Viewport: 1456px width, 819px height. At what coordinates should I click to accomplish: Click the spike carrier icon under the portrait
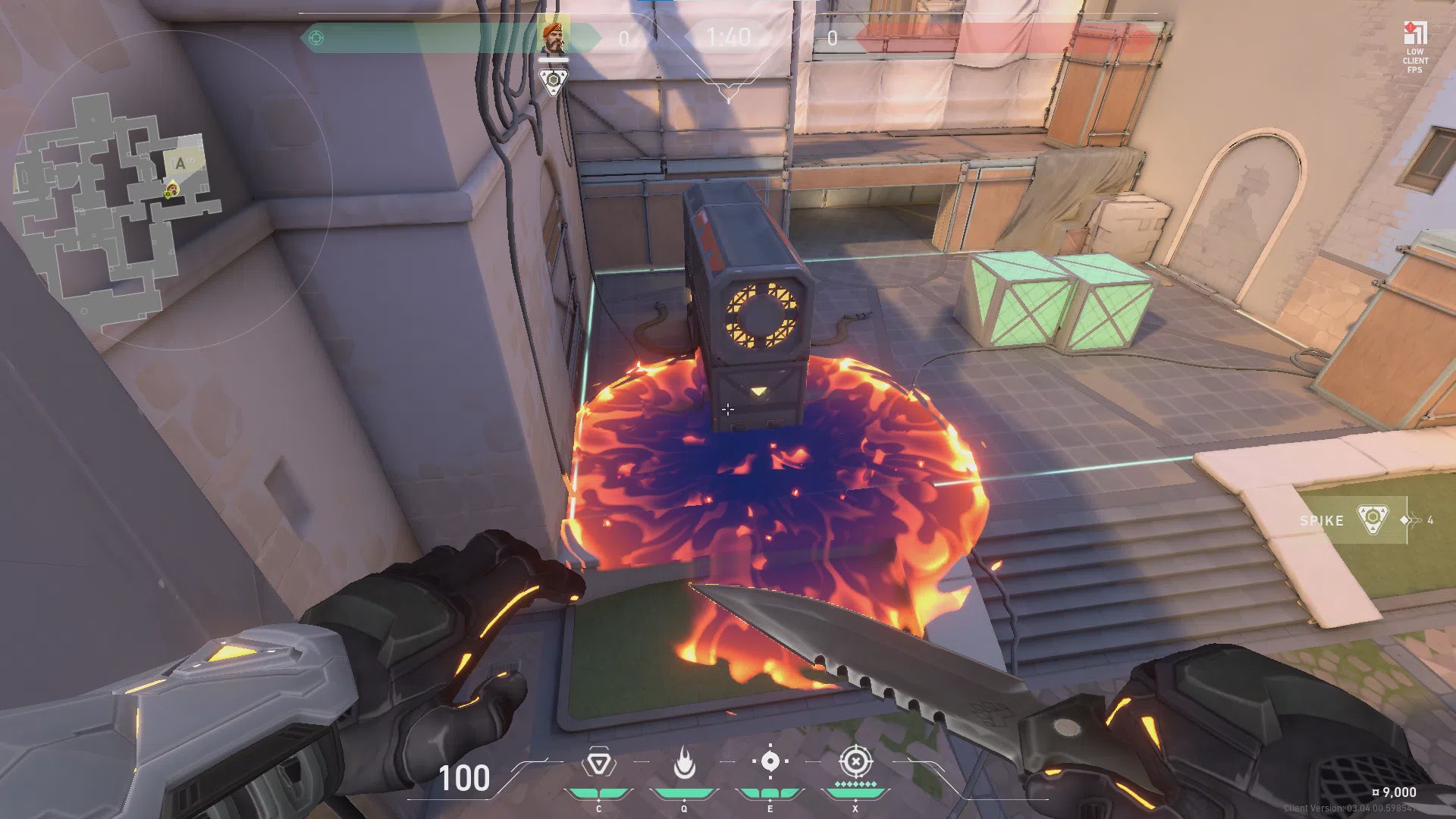[x=553, y=80]
